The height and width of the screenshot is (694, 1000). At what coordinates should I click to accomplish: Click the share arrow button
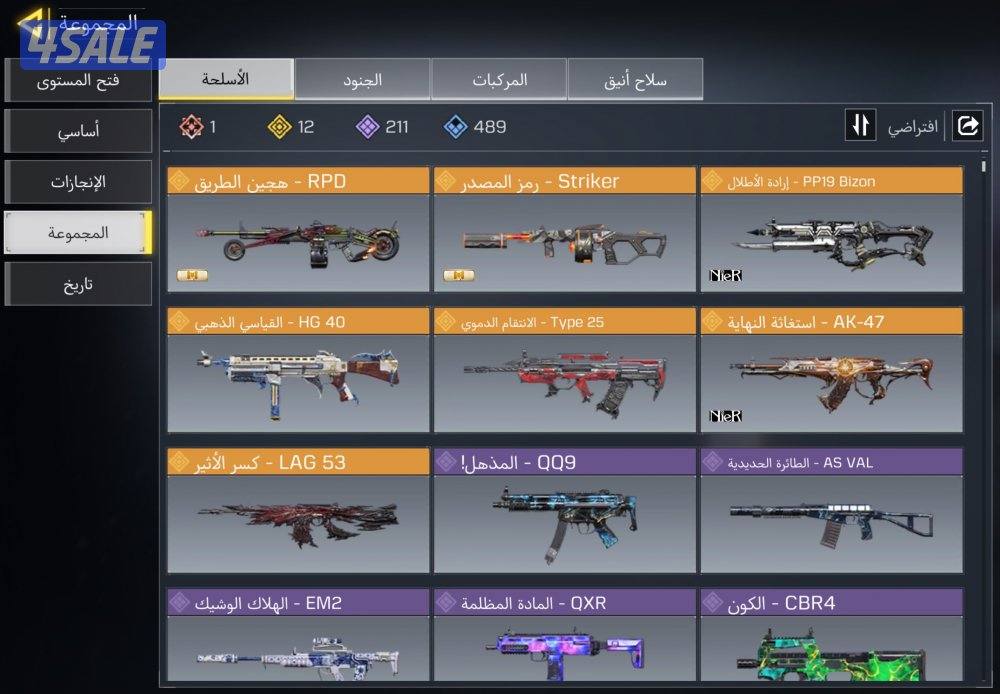pos(967,126)
